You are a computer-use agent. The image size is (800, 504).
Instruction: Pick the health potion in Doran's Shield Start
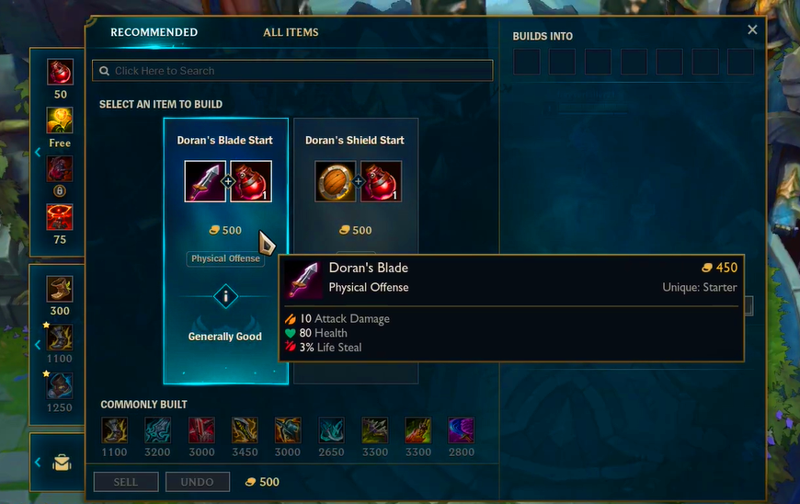[x=381, y=181]
